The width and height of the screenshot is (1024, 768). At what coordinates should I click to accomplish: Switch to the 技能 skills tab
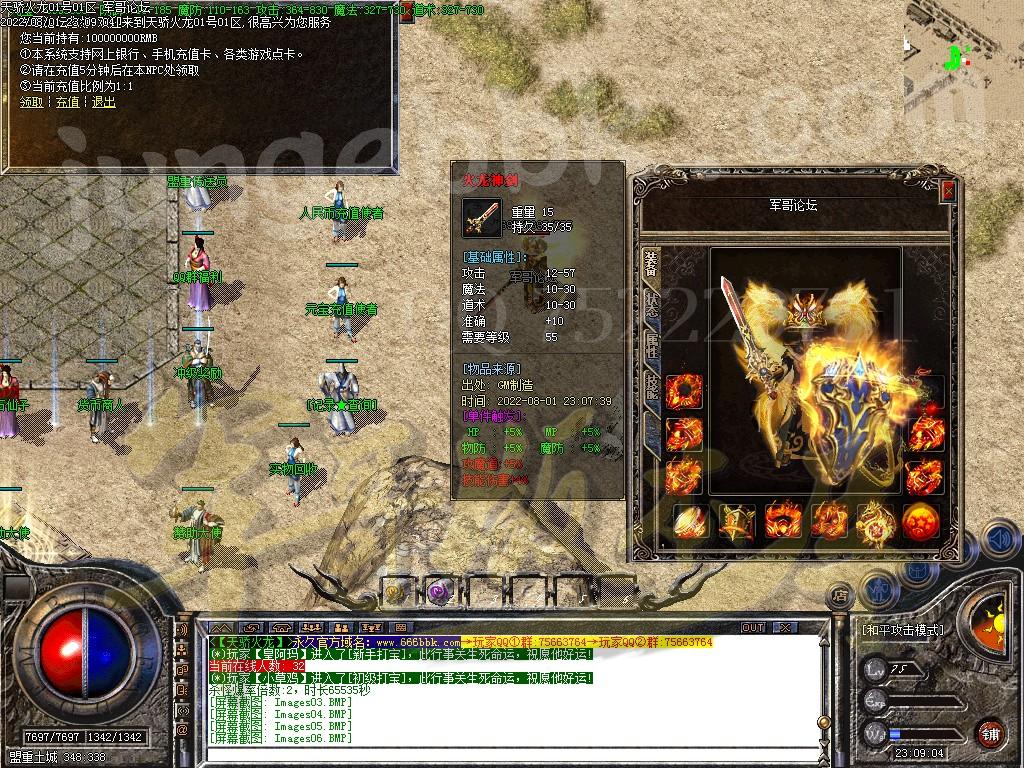click(x=651, y=387)
